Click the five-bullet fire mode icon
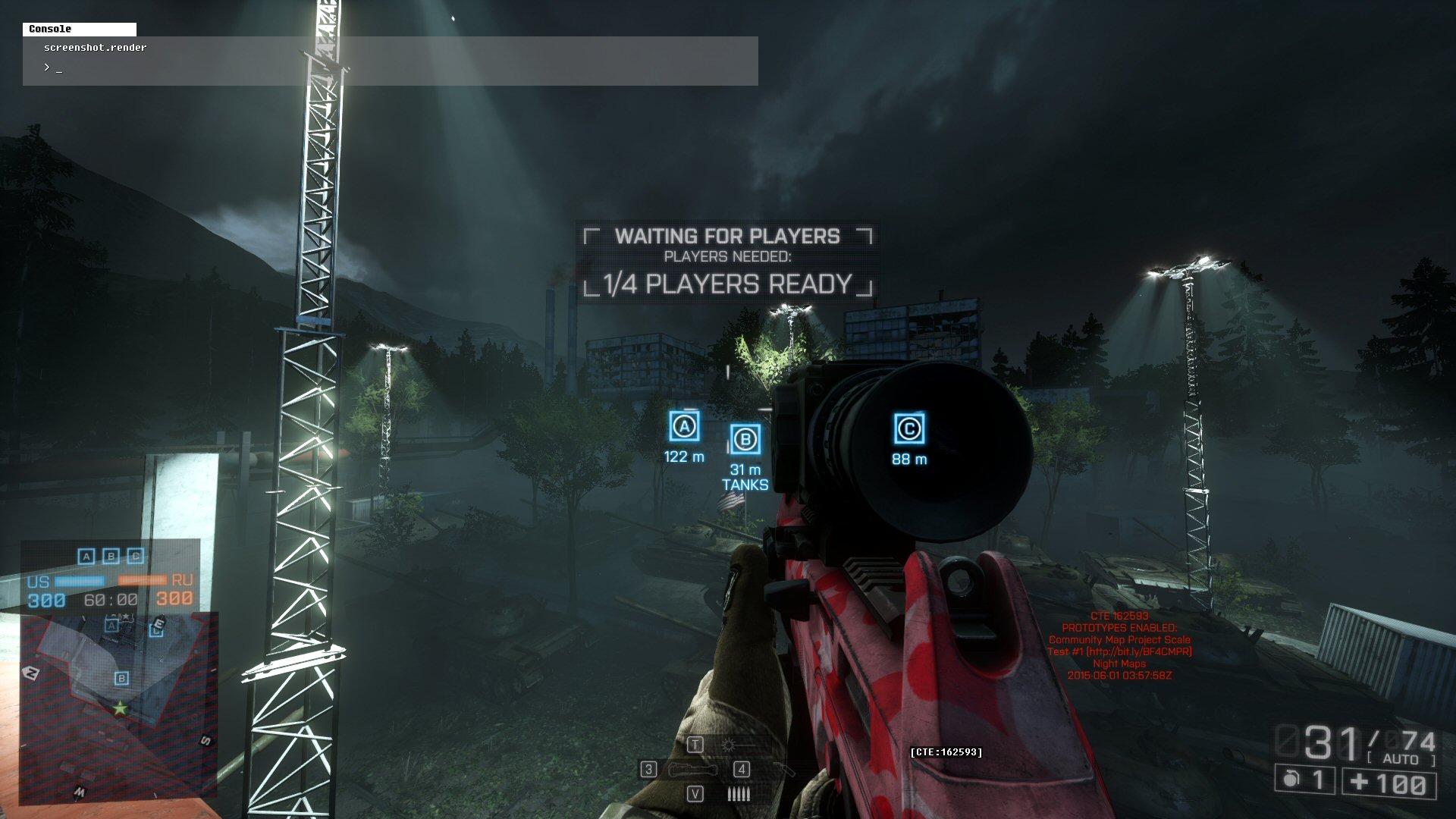Screen dimensions: 1456x819 pos(738,794)
